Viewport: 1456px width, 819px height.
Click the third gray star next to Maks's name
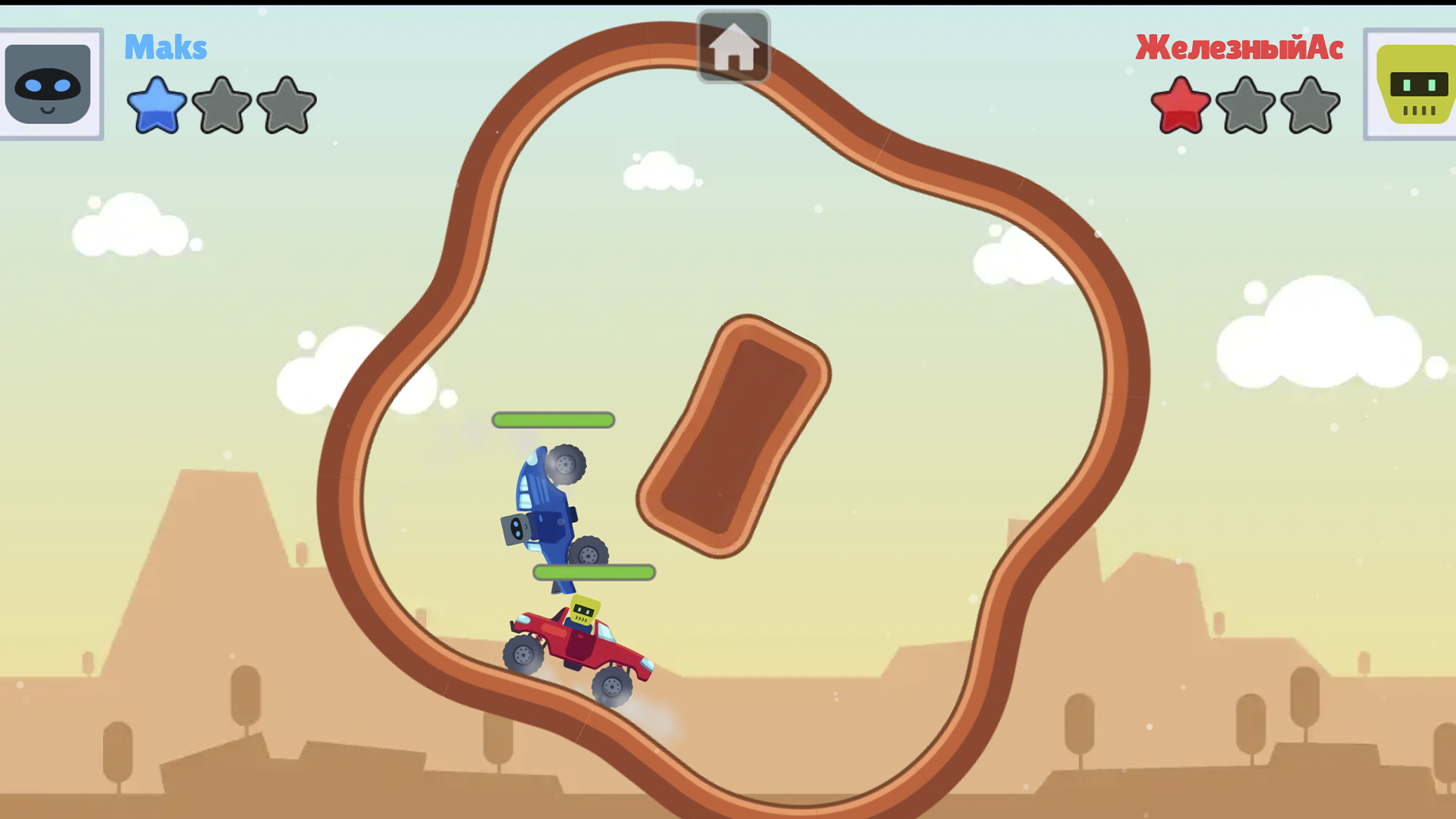[x=286, y=106]
